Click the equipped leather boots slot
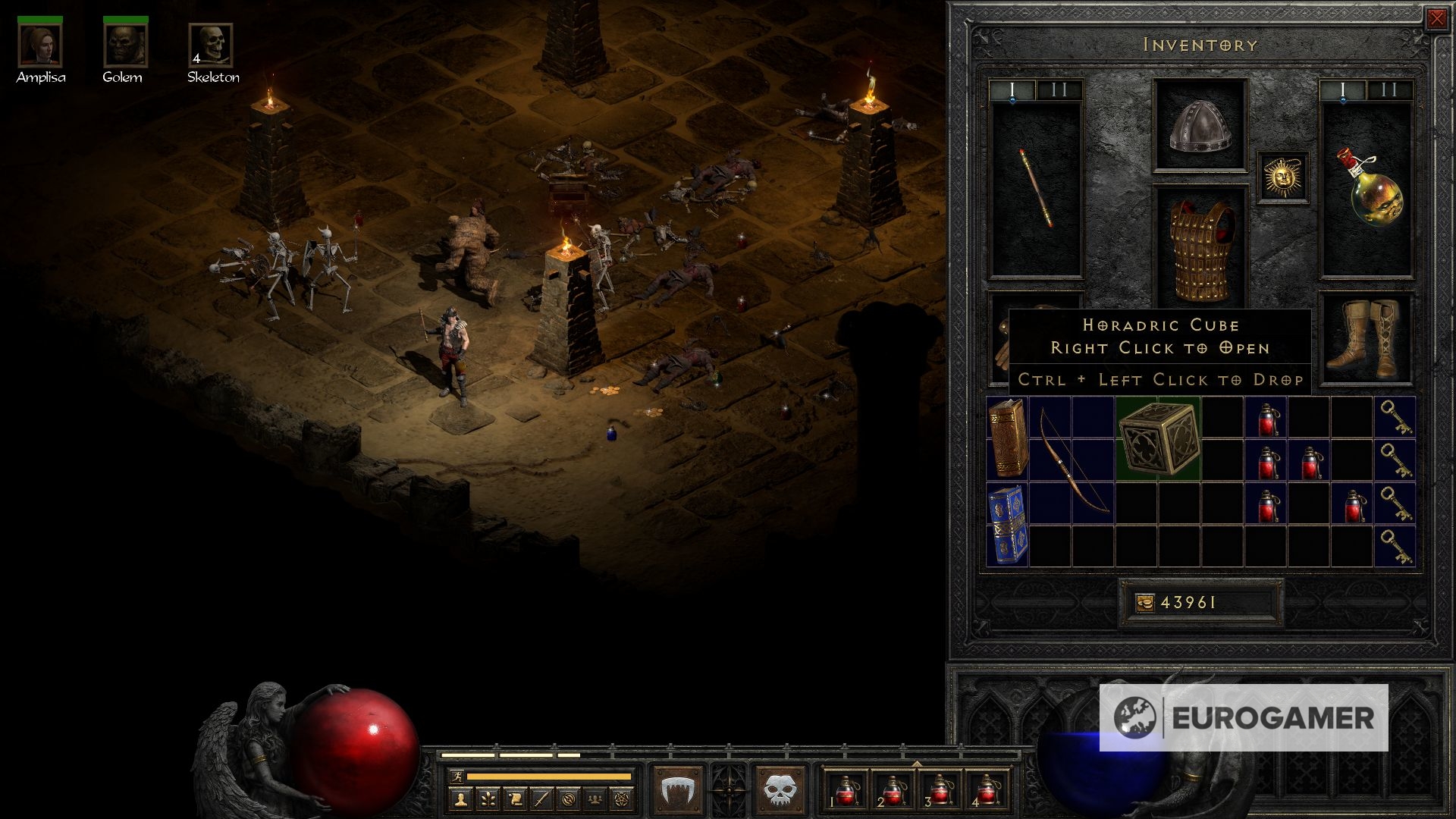Screen dimensions: 1456x819 (1367, 338)
